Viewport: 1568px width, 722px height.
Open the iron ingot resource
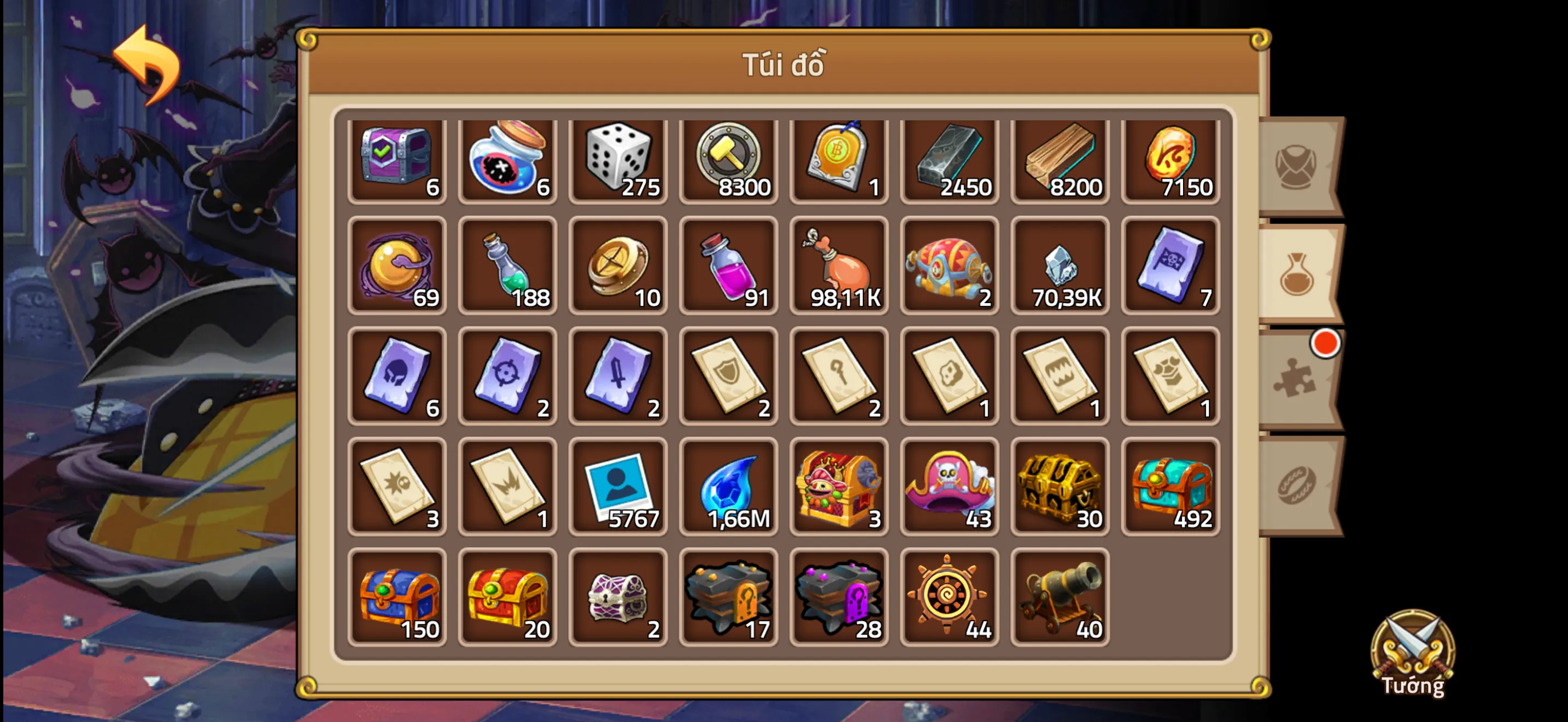click(950, 160)
